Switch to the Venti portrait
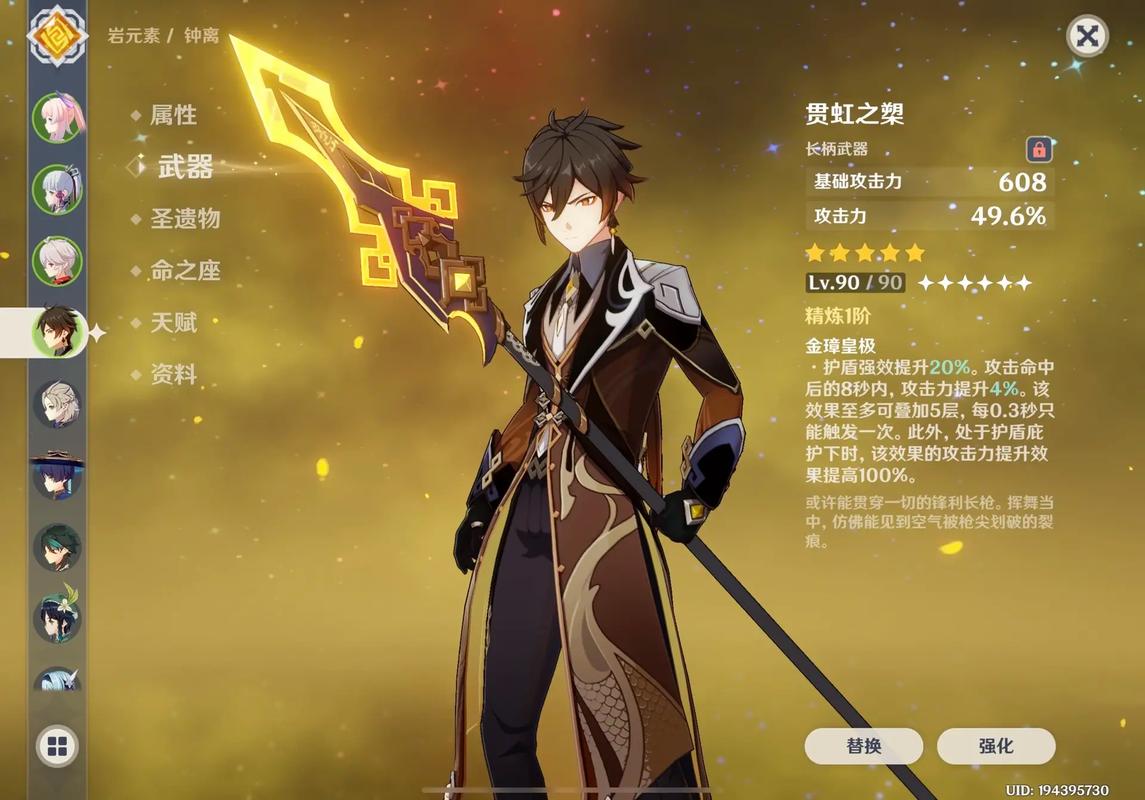The width and height of the screenshot is (1145, 800). click(58, 617)
